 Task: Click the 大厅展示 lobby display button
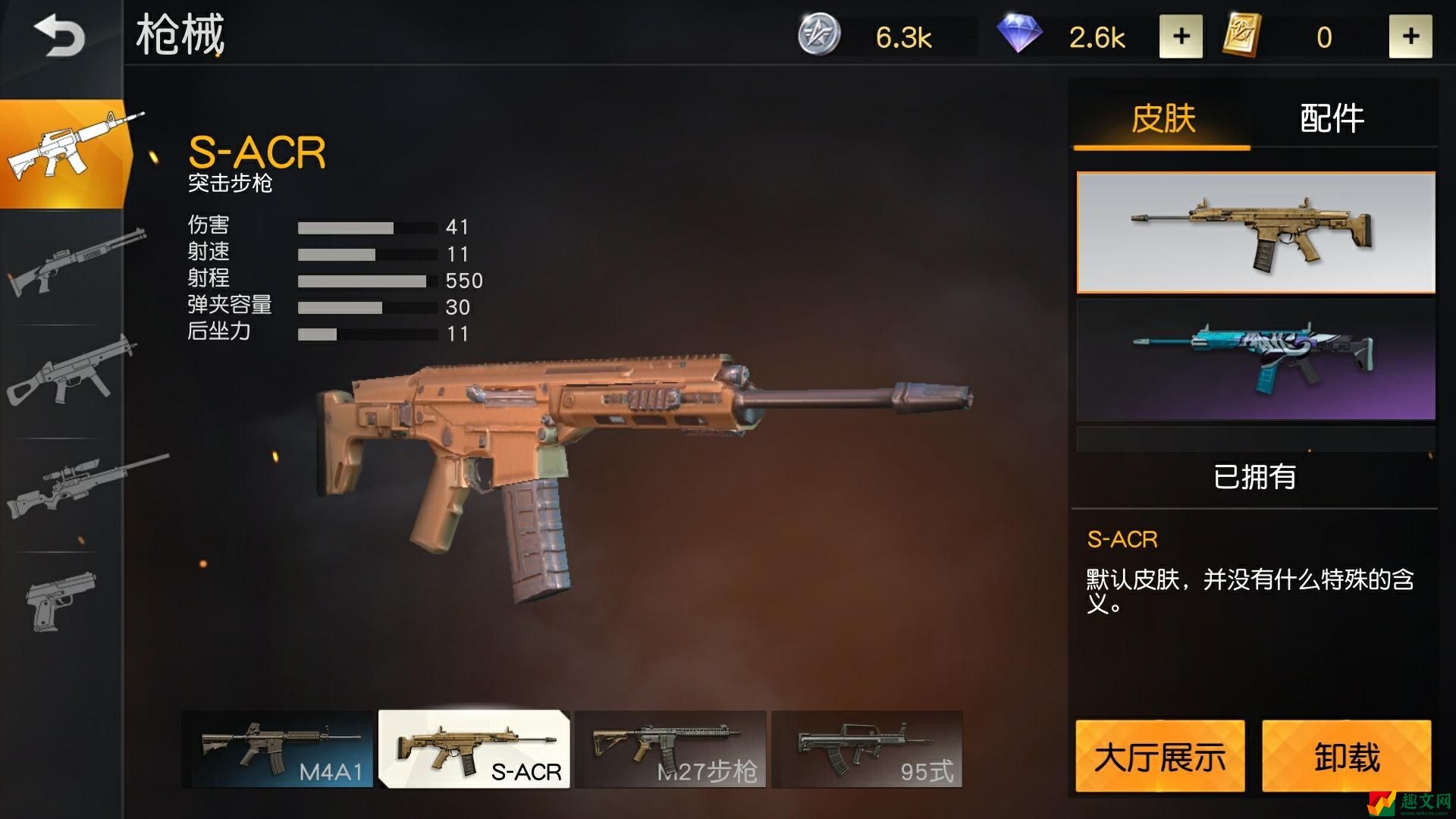1159,756
